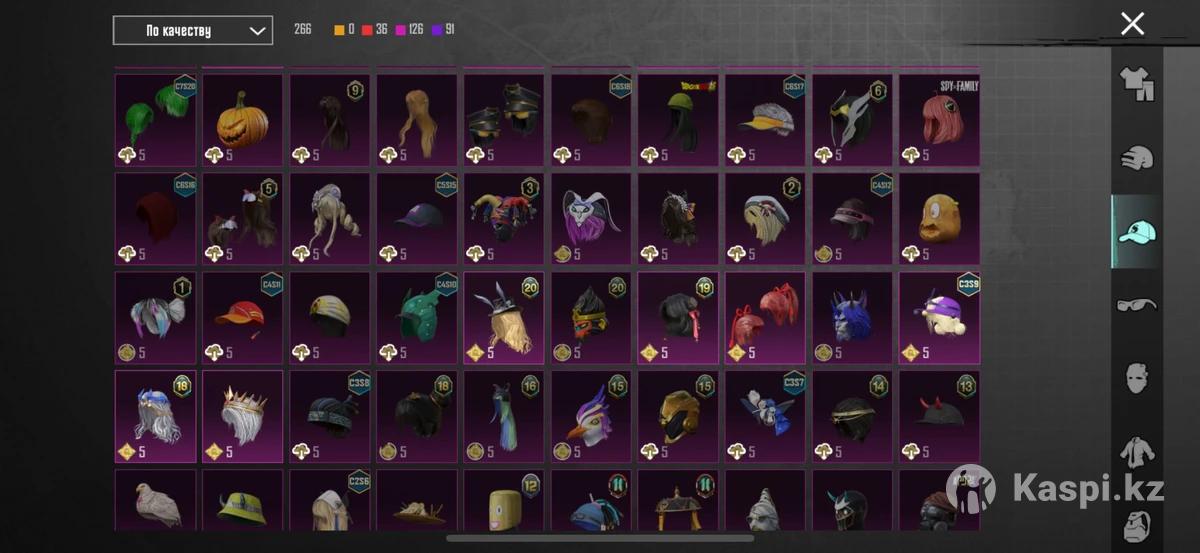The width and height of the screenshot is (1200, 553).
Task: Open the face mask tab
Action: point(1136,378)
